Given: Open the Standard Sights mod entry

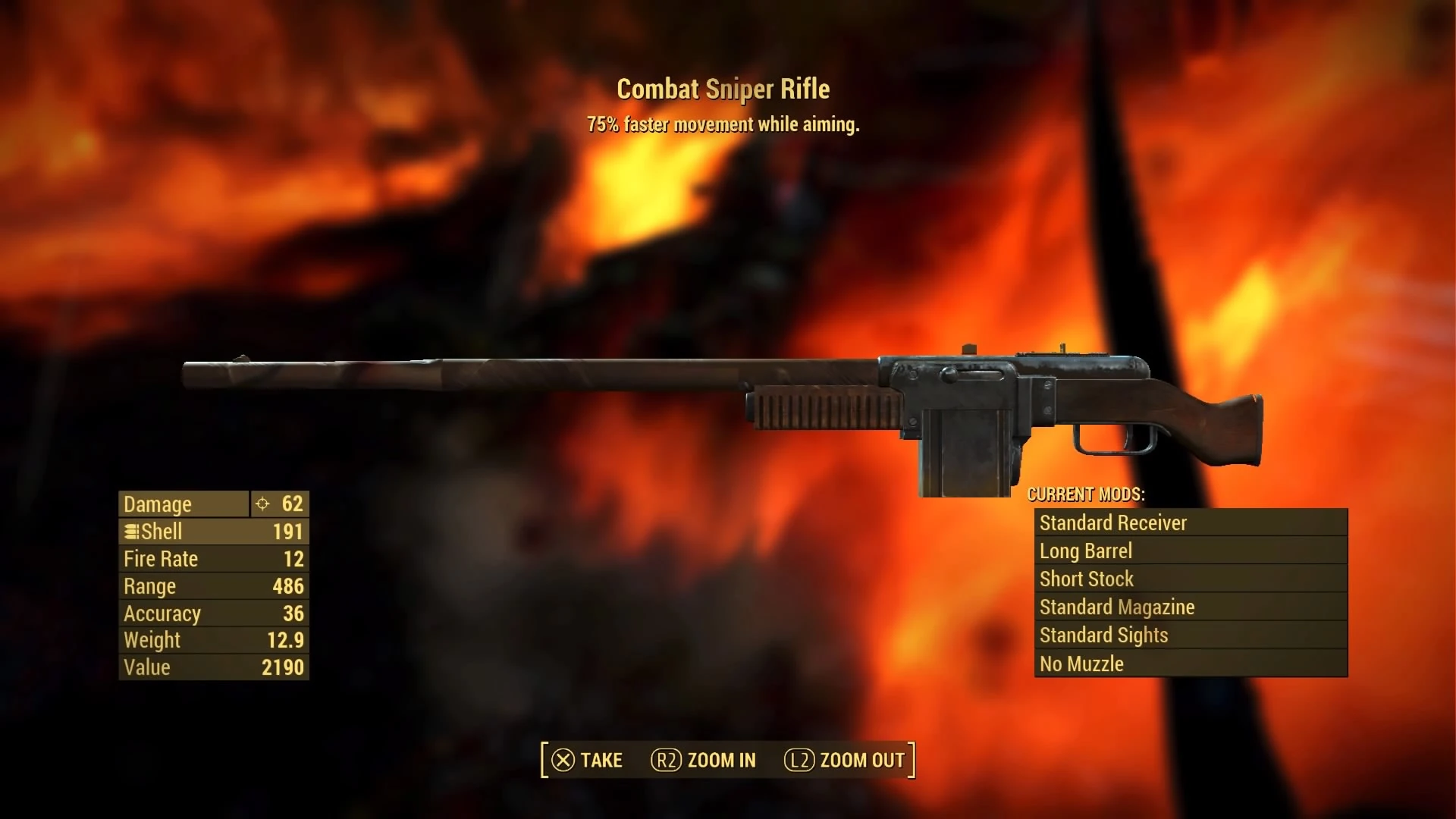Looking at the screenshot, I should [x=1189, y=635].
